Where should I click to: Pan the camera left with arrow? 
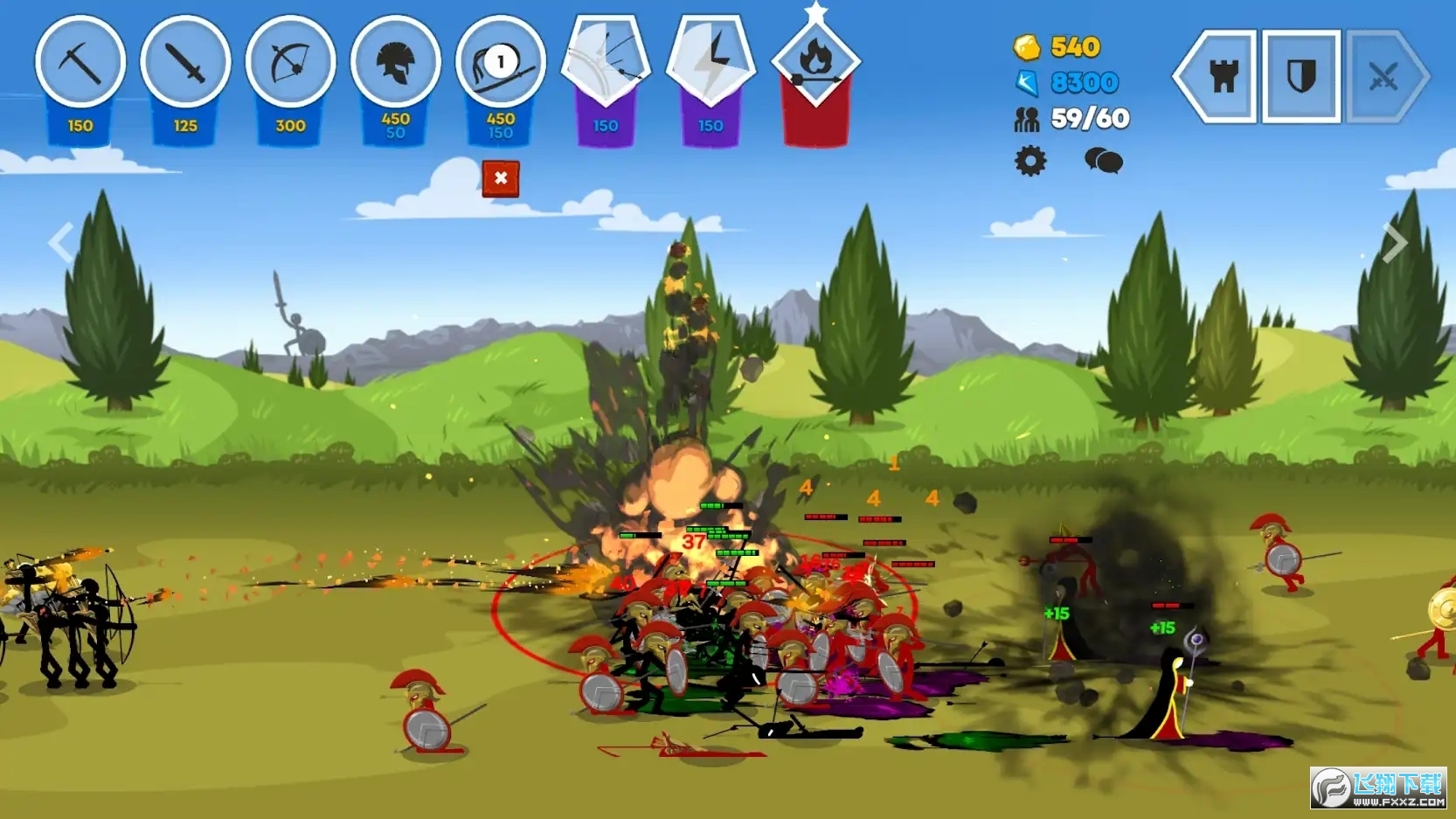point(60,243)
